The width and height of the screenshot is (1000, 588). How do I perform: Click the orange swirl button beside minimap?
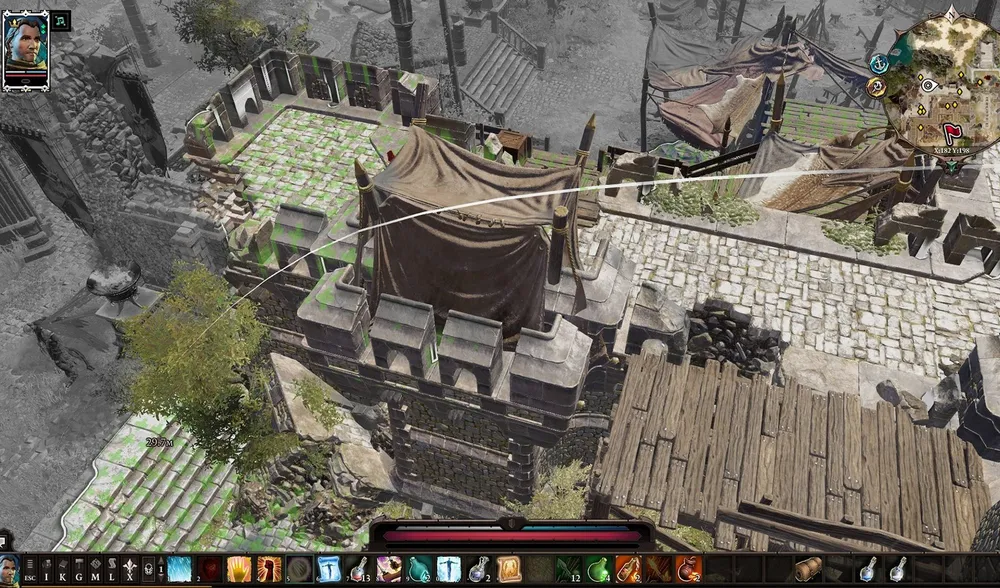877,86
